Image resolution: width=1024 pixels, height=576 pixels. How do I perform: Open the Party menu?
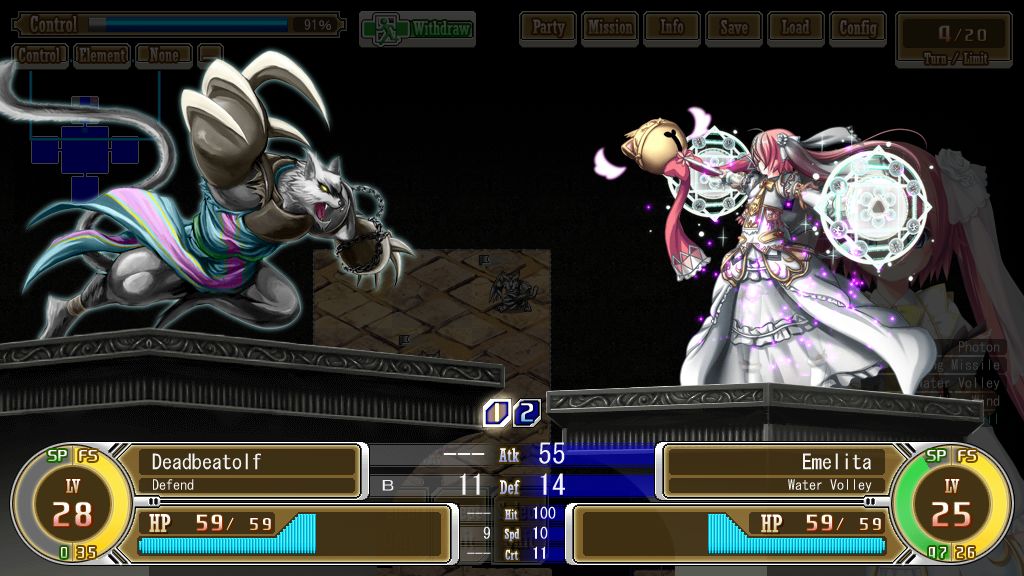548,28
